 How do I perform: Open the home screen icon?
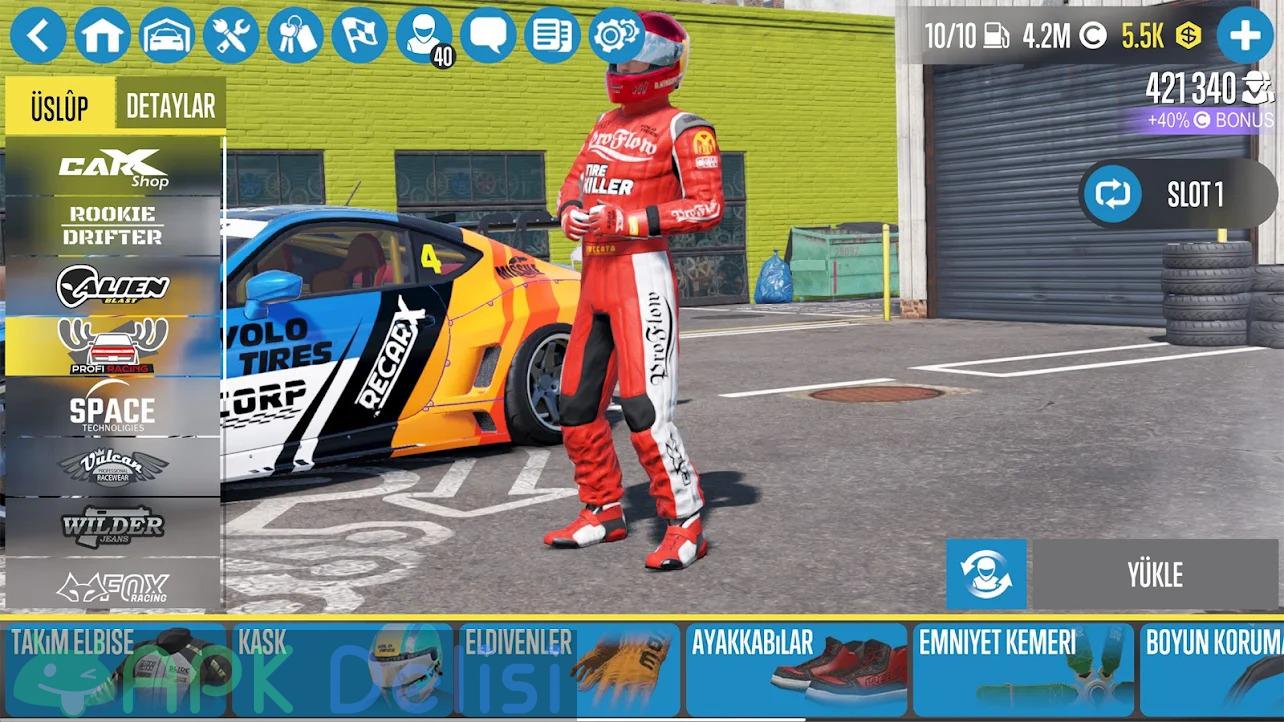click(x=102, y=36)
